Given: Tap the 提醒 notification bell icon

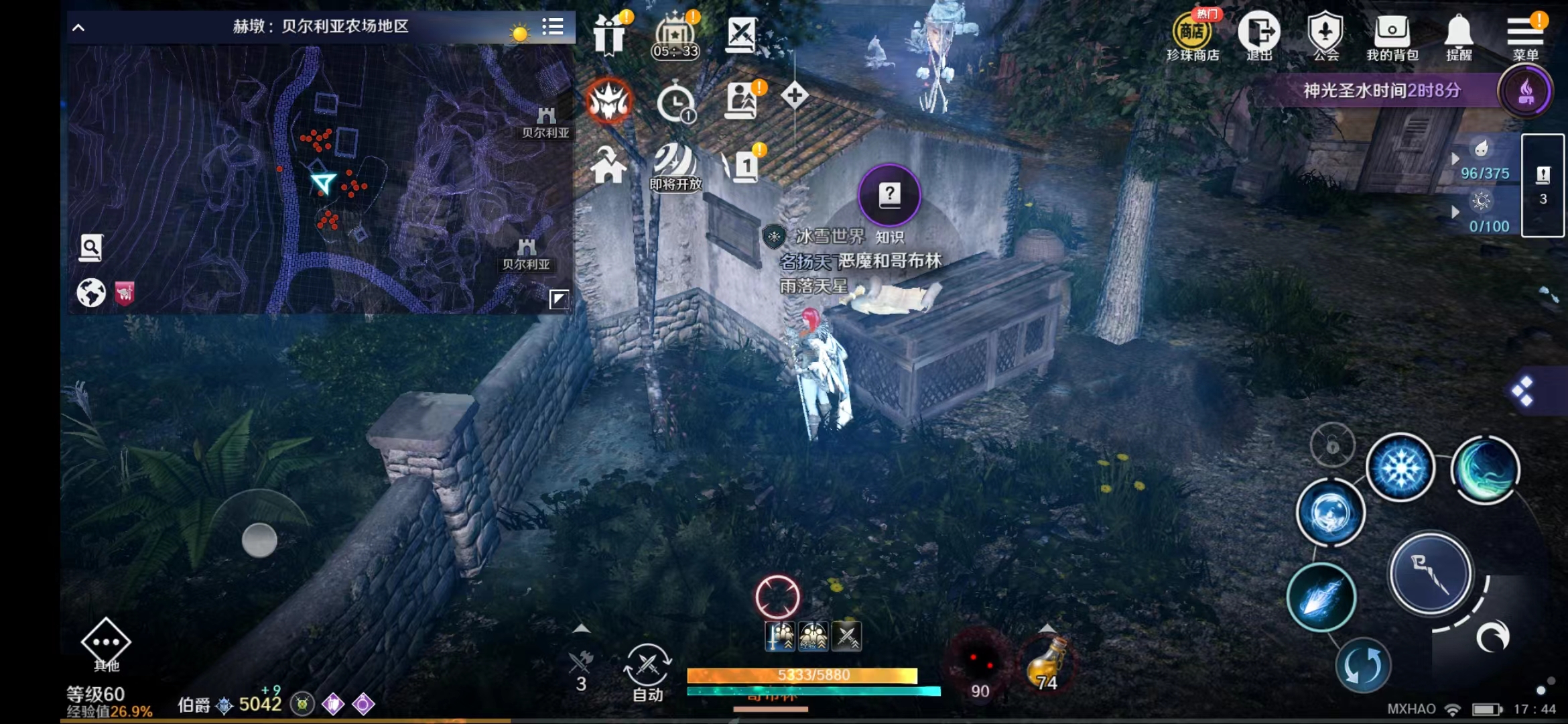Looking at the screenshot, I should coord(1459,30).
